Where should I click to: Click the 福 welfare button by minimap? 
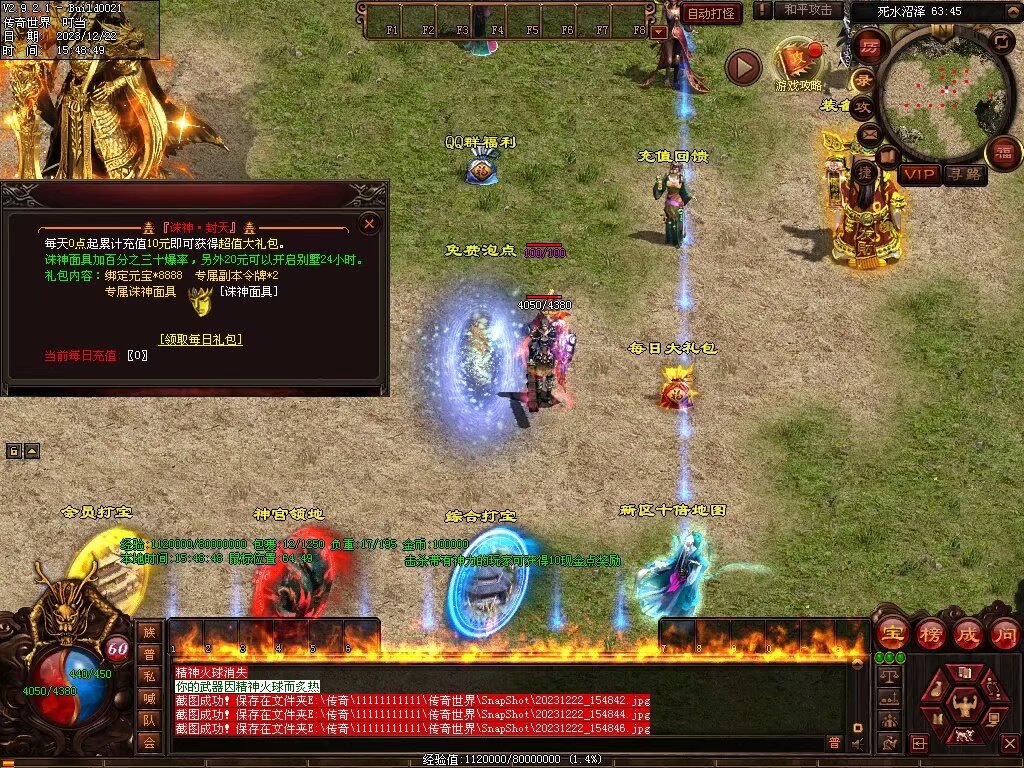pyautogui.click(x=1003, y=153)
